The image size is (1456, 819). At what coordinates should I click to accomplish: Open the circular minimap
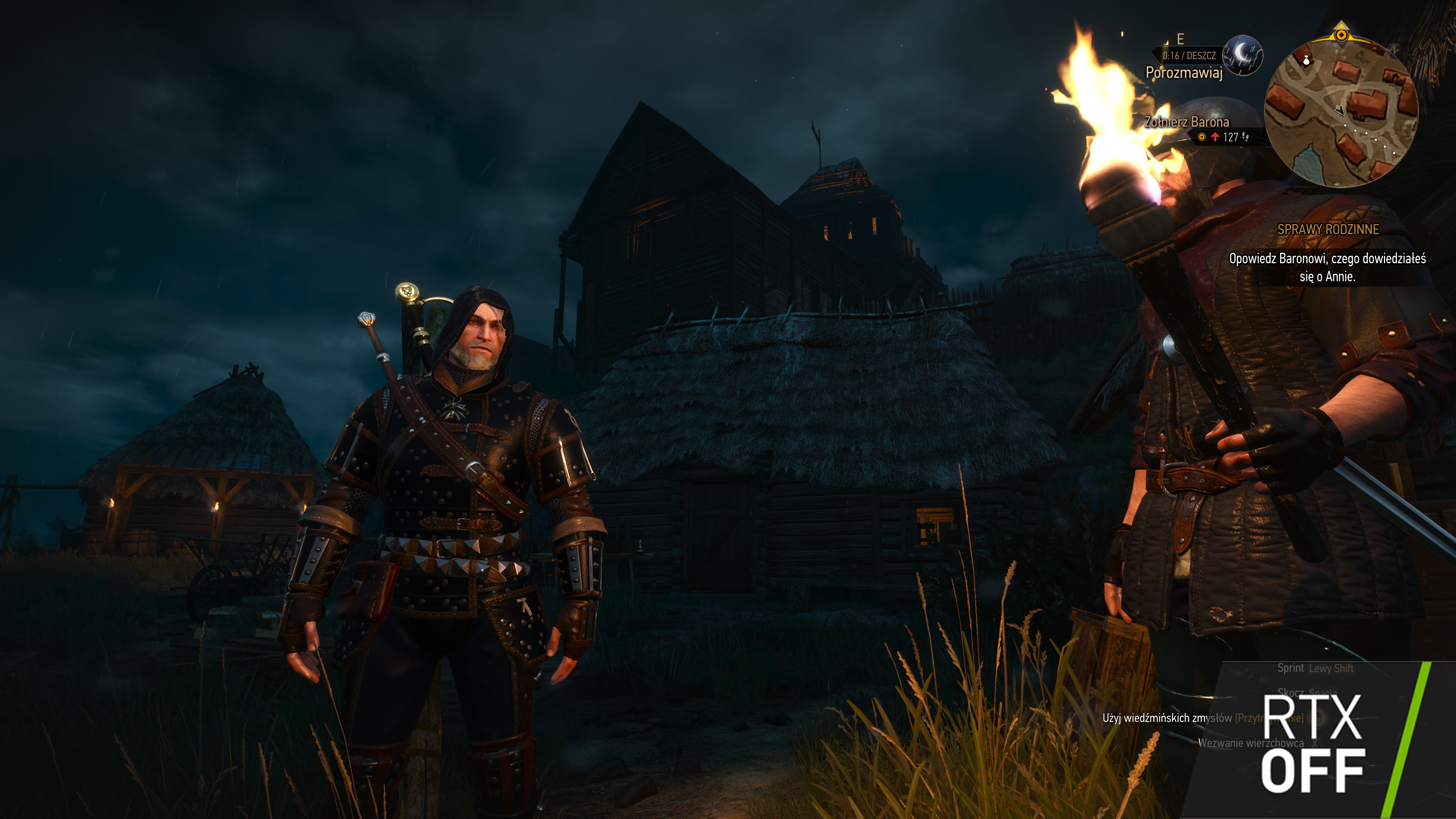pos(1340,112)
